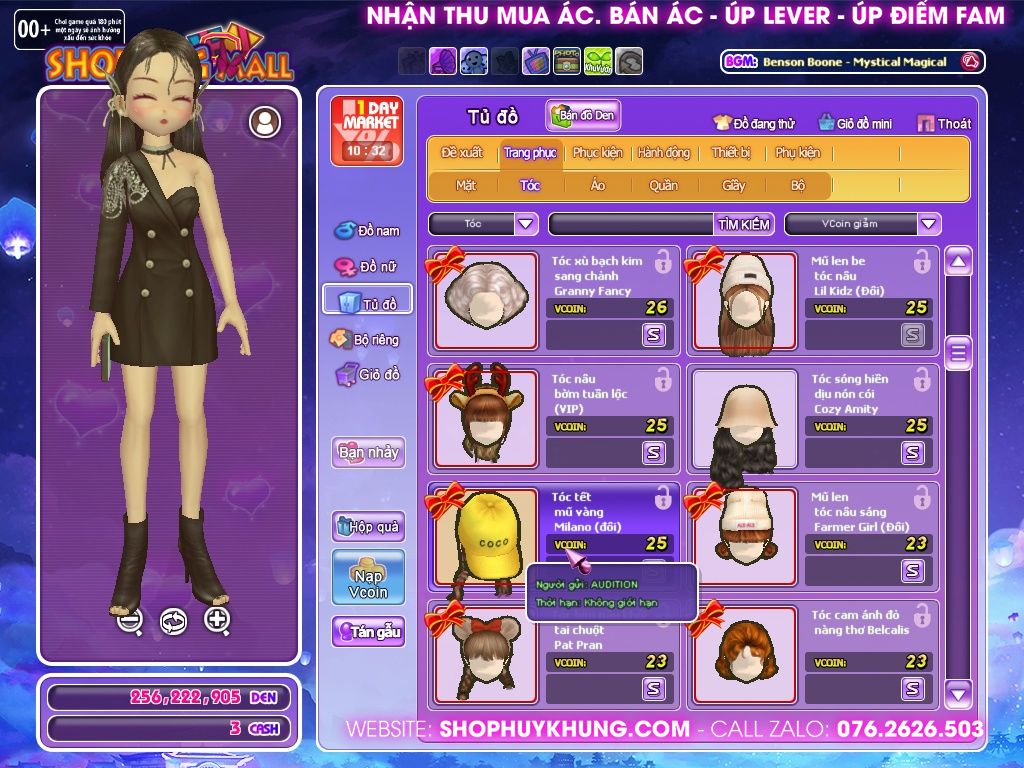Show Đồ đang thử items
This screenshot has height=768, width=1024.
pyautogui.click(x=754, y=124)
